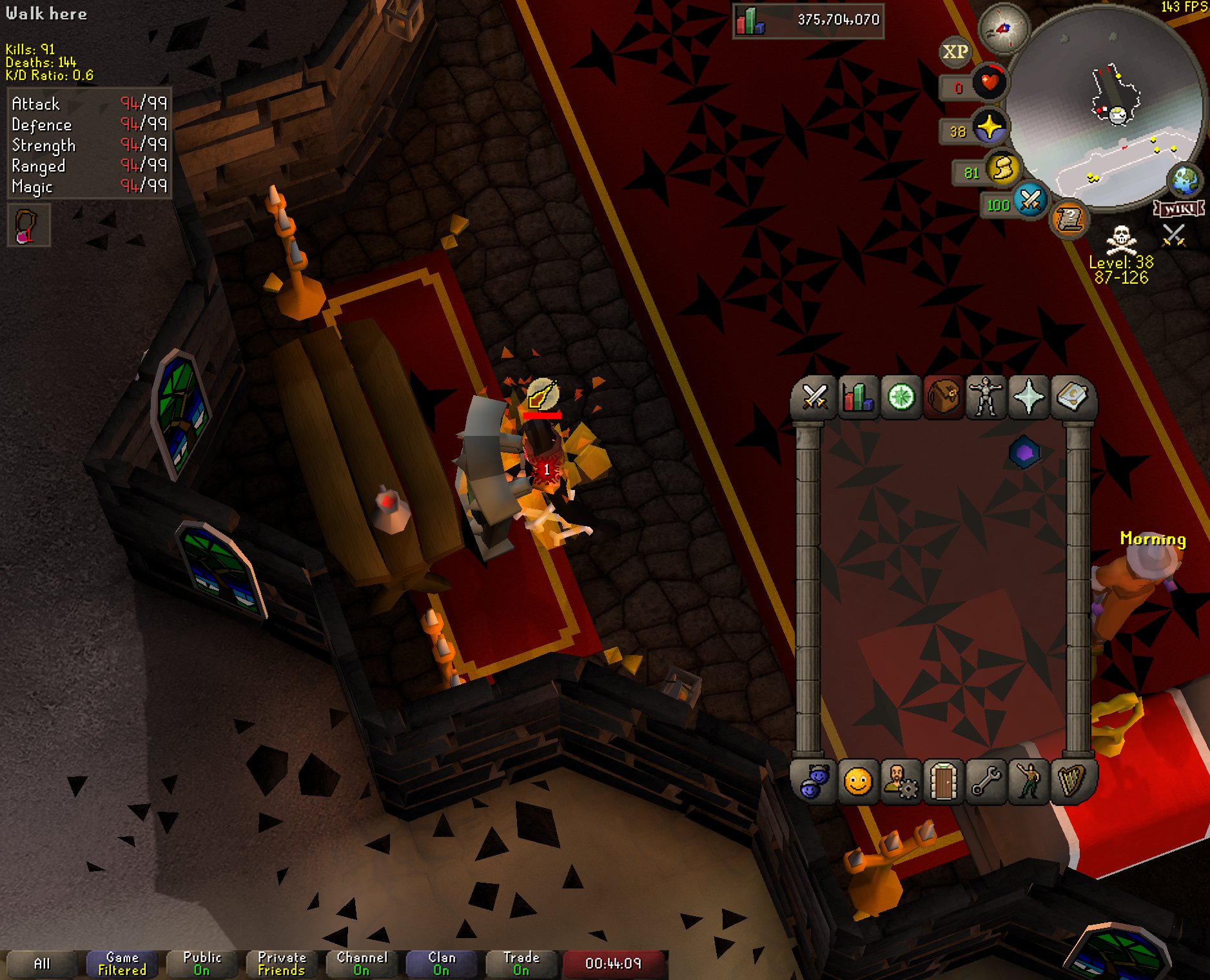Viewport: 1210px width, 980px height.
Task: Open the Logout door tab
Action: click(943, 782)
